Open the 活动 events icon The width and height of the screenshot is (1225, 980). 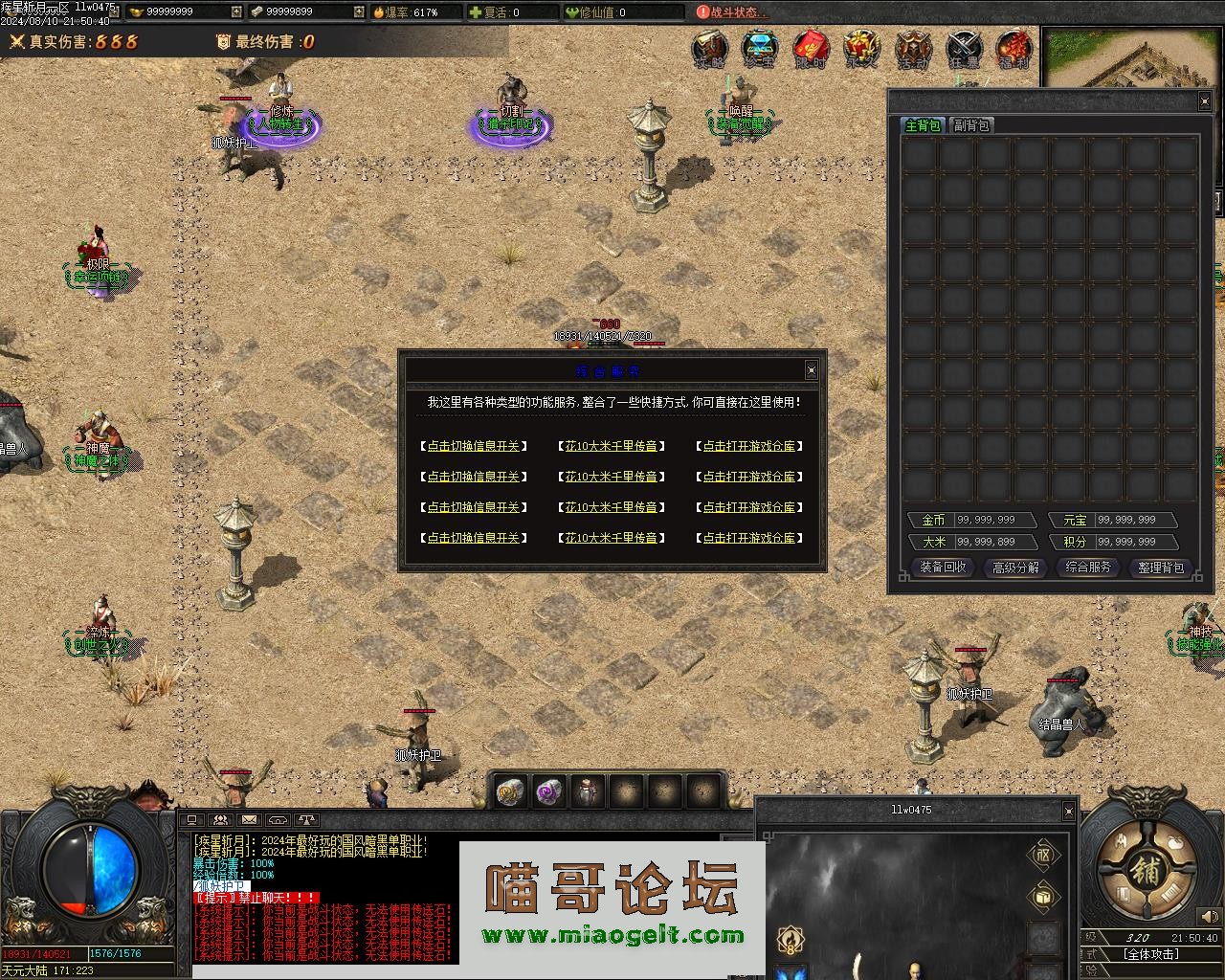912,49
